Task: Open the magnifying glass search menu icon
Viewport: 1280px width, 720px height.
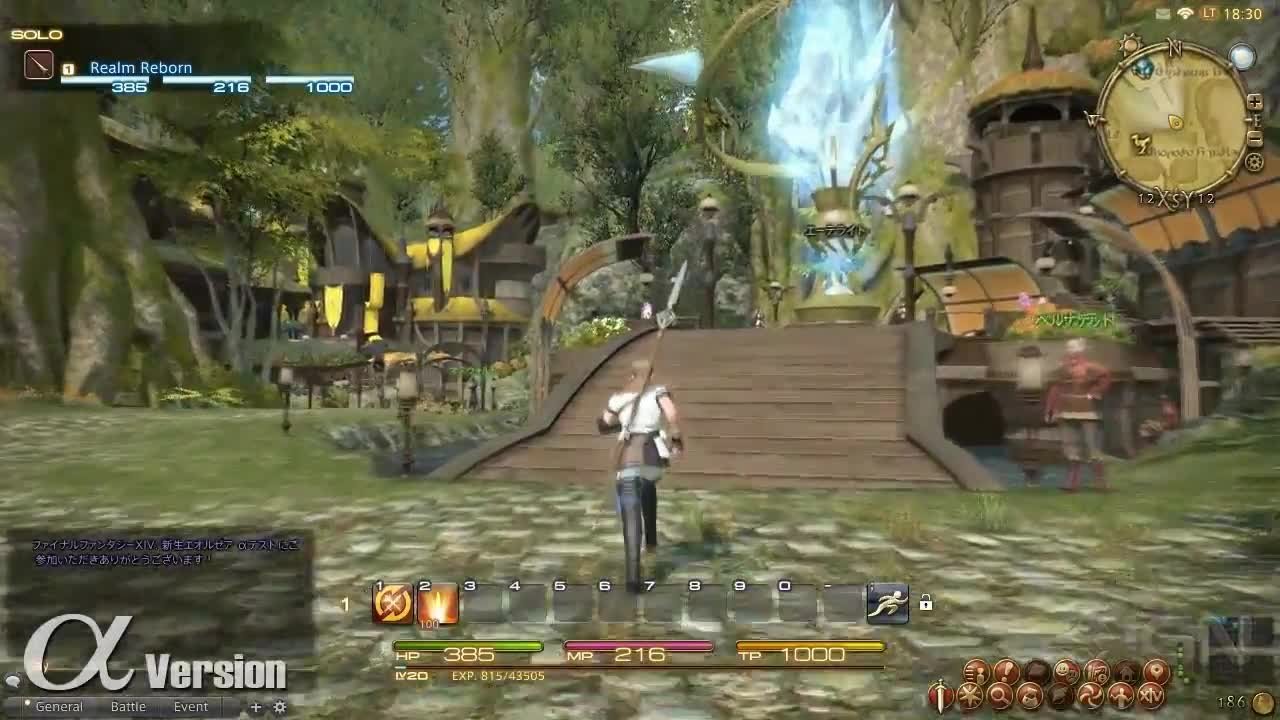Action: [x=1001, y=696]
